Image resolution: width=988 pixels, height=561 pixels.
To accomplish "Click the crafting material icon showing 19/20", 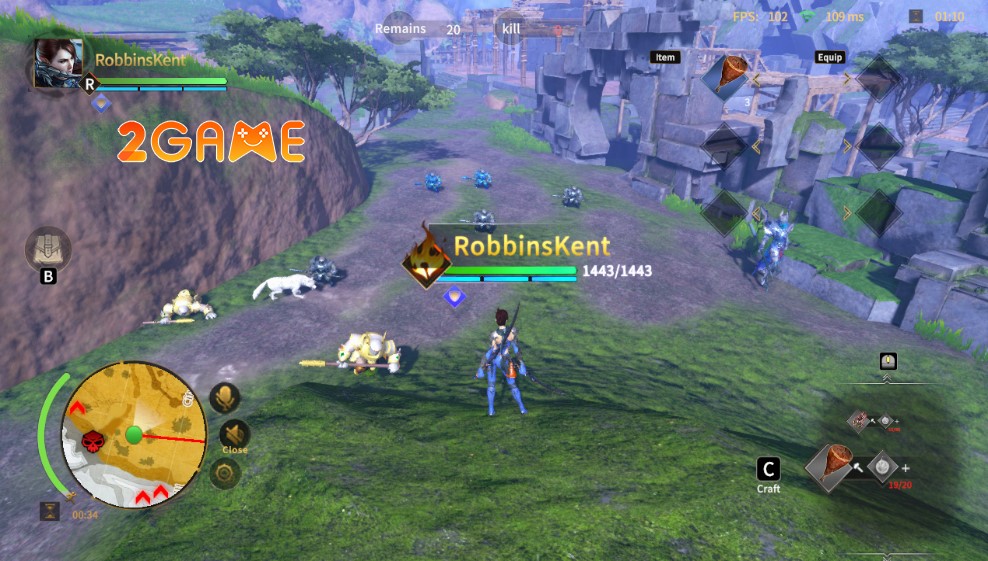I will point(882,466).
